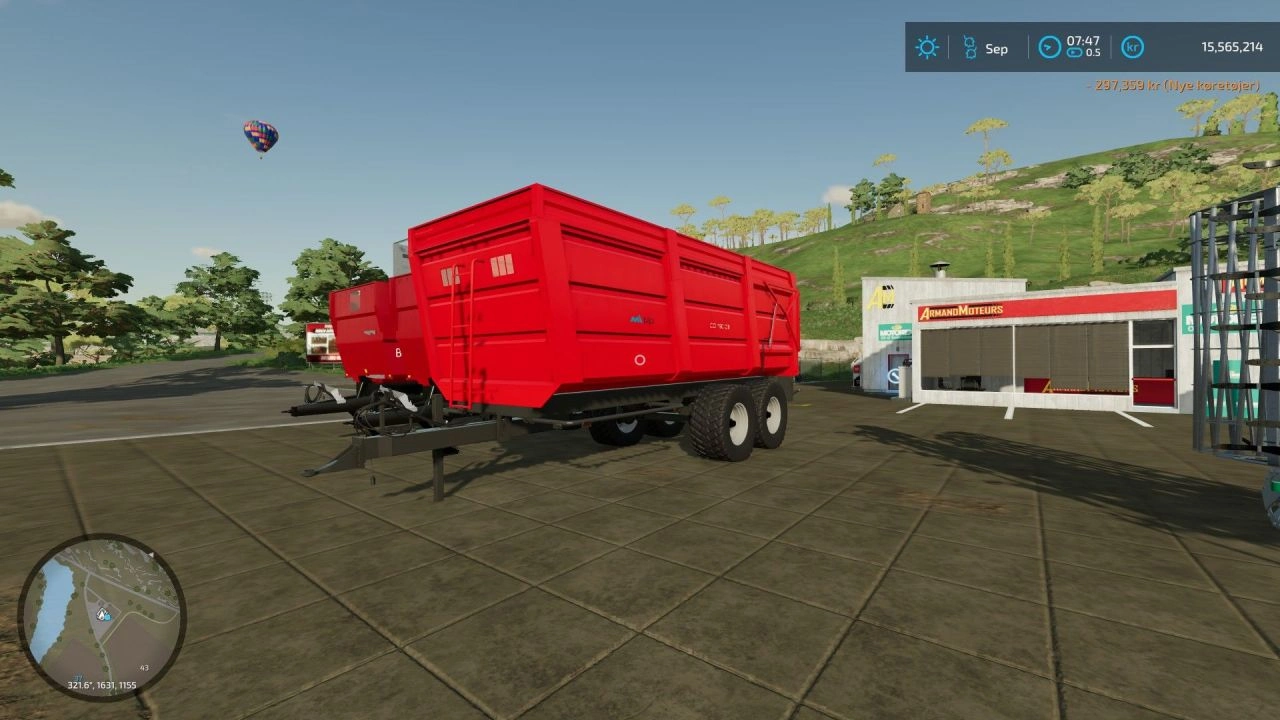Select the sheep seasonal animals icon
Image resolution: width=1280 pixels, height=720 pixels.
point(970,47)
